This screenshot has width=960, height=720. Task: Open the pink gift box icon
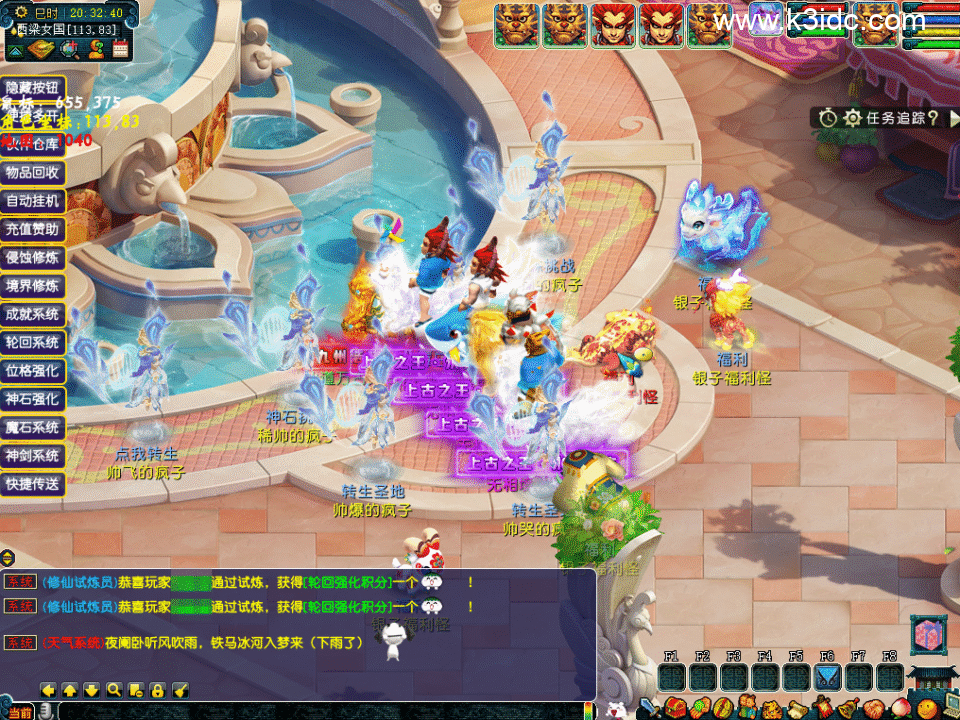(926, 635)
